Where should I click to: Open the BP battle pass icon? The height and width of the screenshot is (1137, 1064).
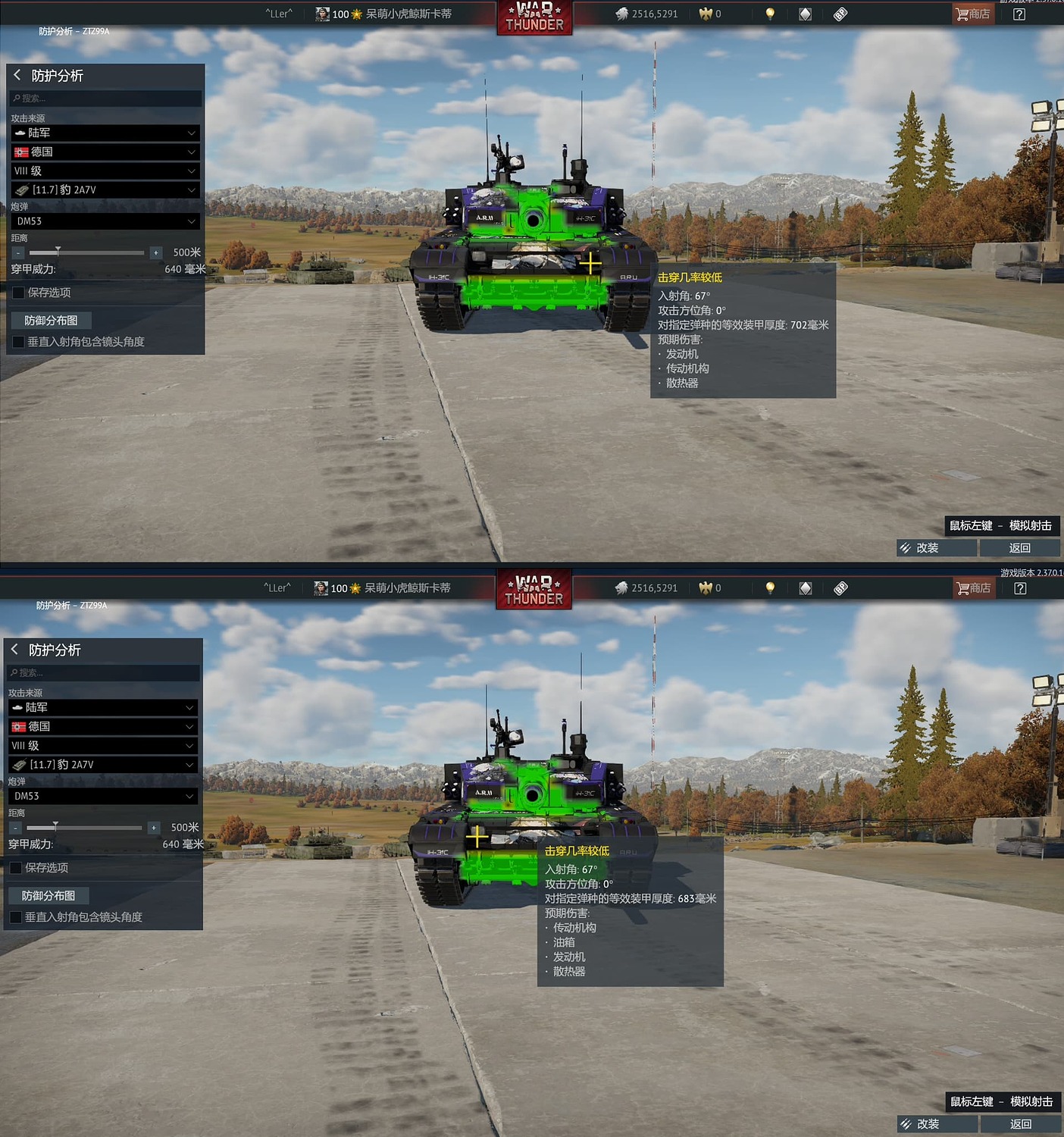point(841,14)
